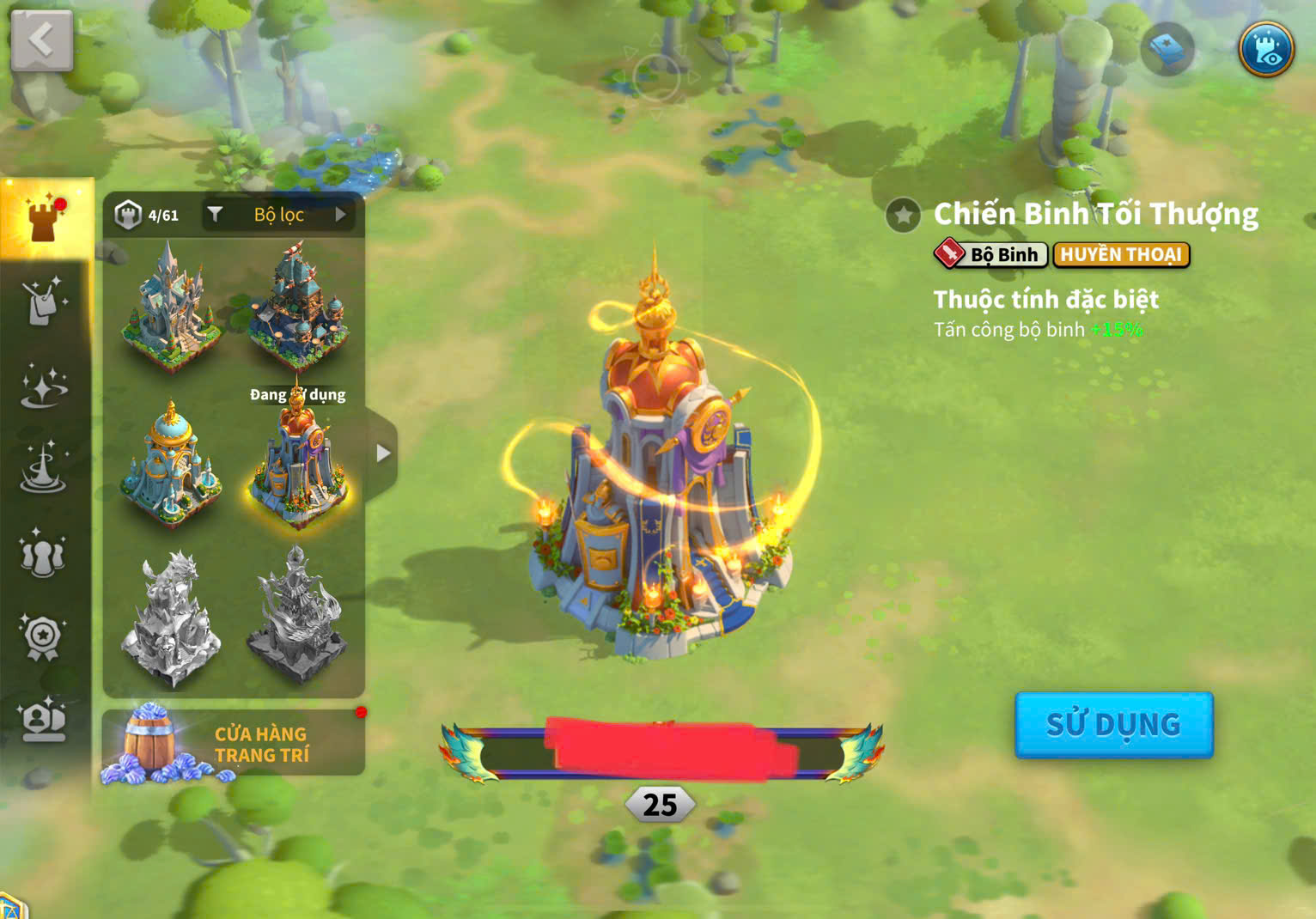
Task: Choose the blue crystal spire castle skin
Action: [x=169, y=305]
